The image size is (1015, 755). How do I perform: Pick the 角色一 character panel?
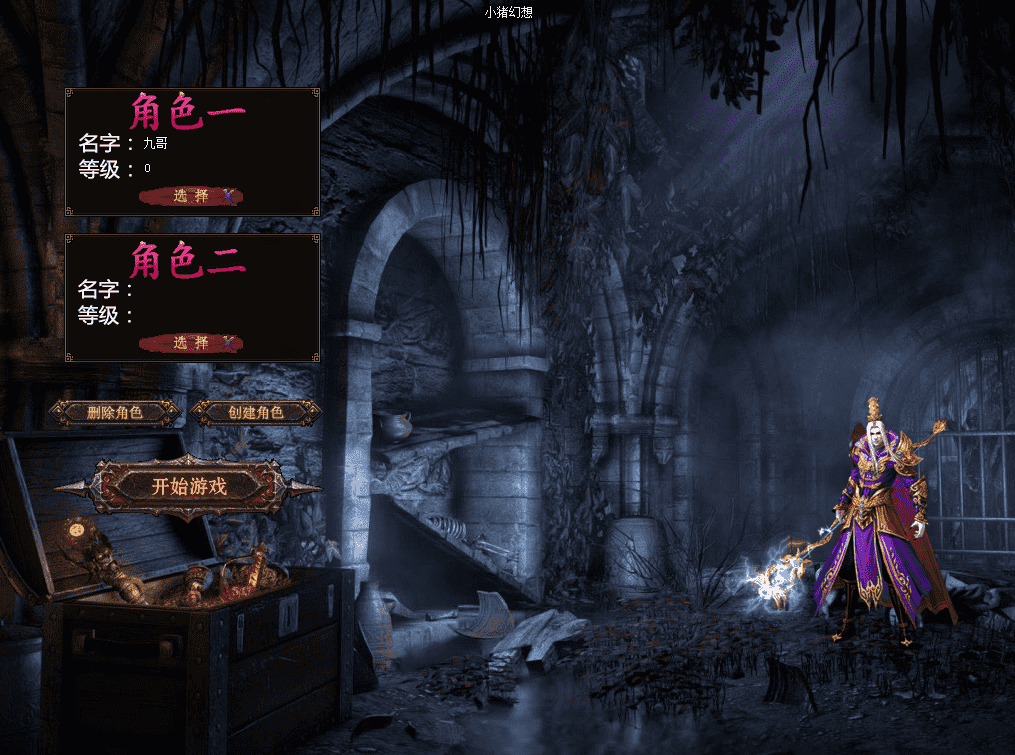click(192, 151)
